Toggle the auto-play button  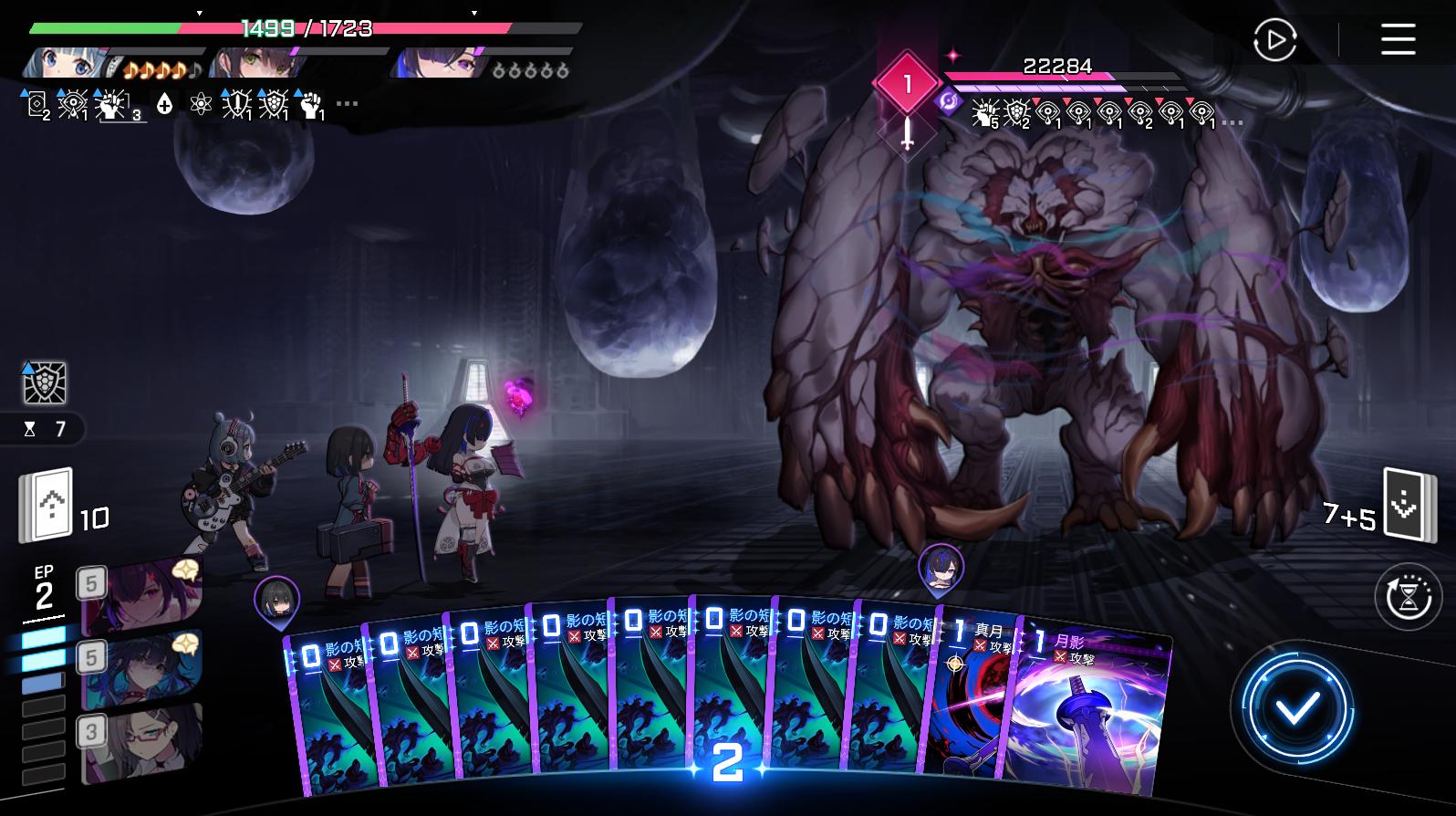click(1274, 40)
